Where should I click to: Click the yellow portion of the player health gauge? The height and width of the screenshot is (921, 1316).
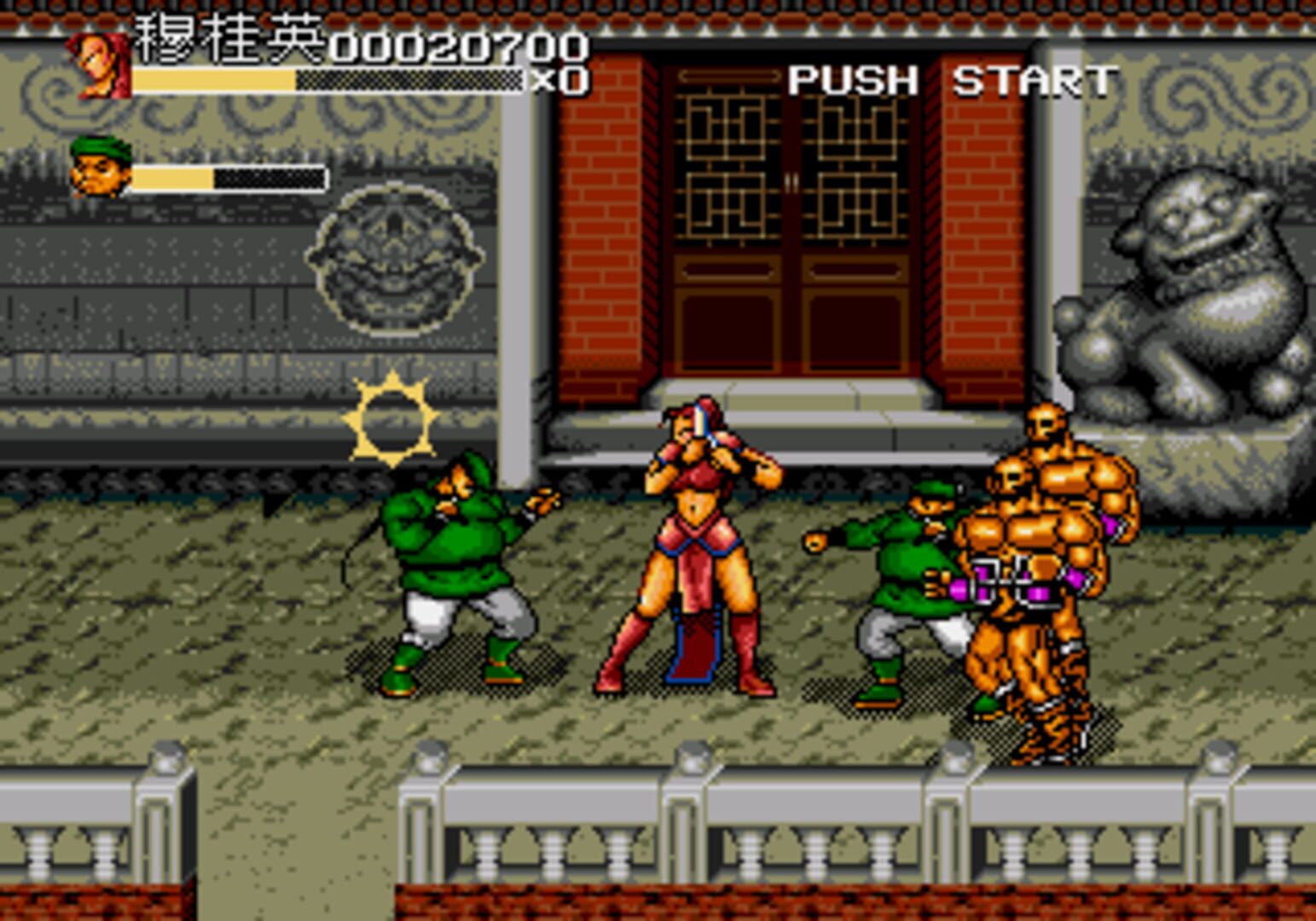tap(213, 81)
